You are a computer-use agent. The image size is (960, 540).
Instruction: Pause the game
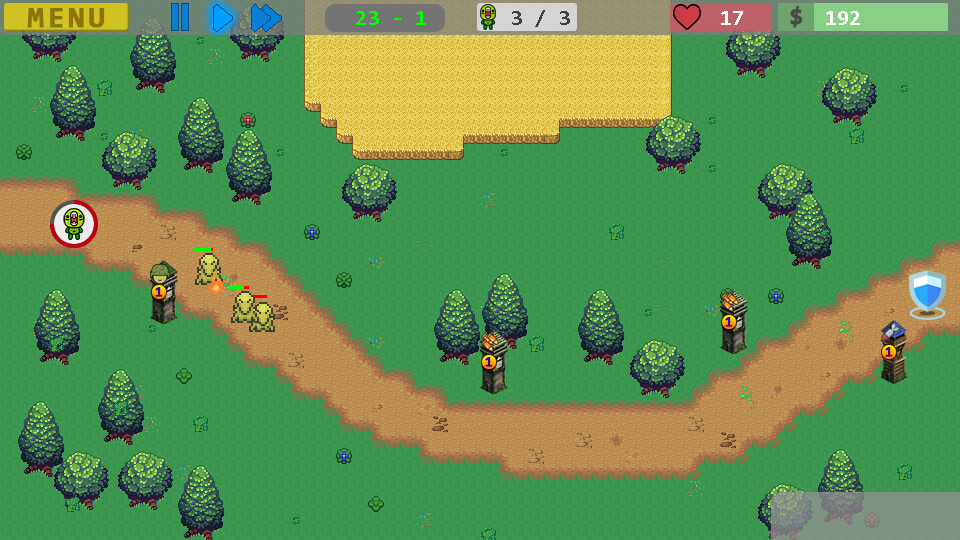point(179,17)
